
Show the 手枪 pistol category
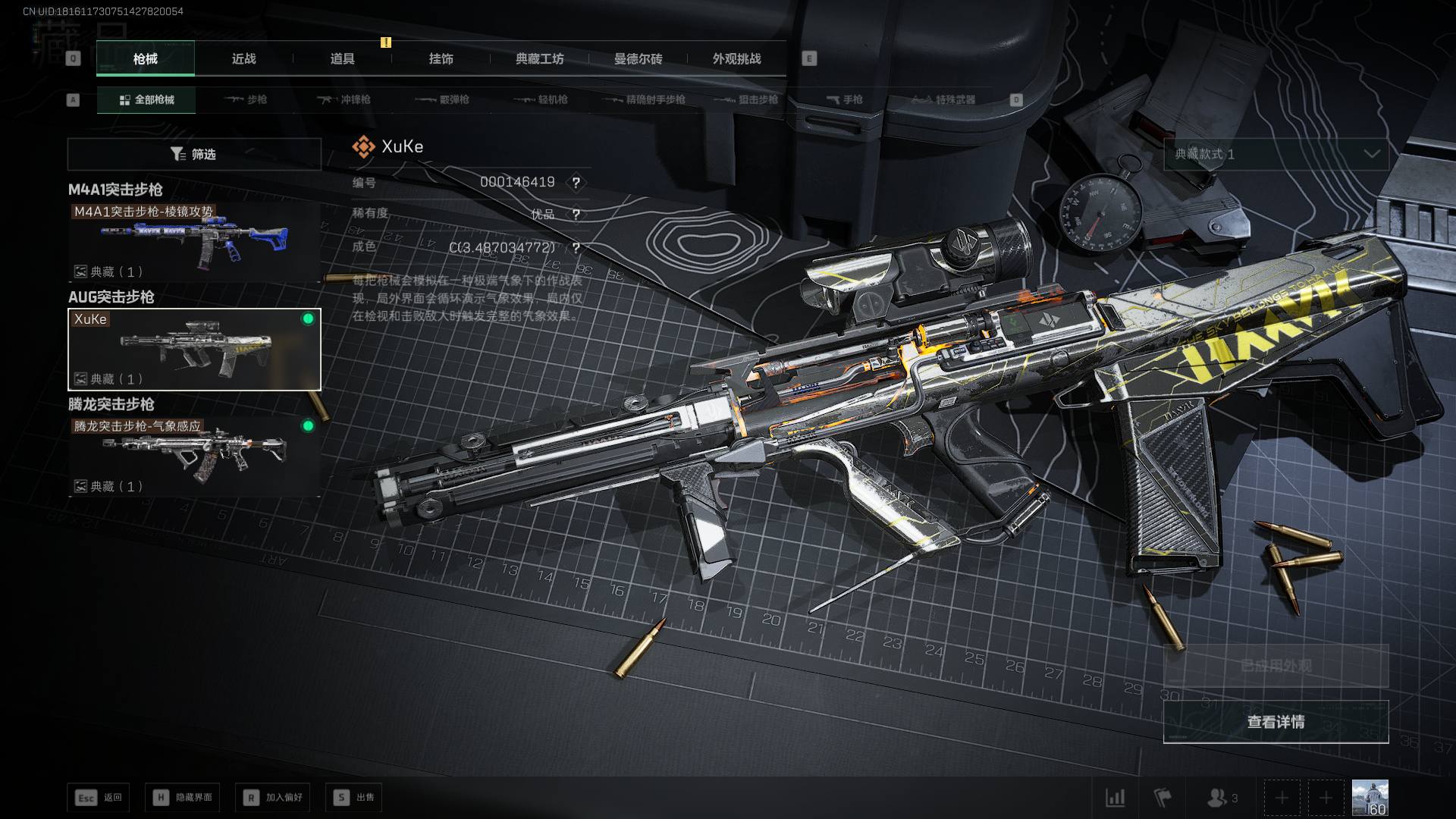coord(844,99)
